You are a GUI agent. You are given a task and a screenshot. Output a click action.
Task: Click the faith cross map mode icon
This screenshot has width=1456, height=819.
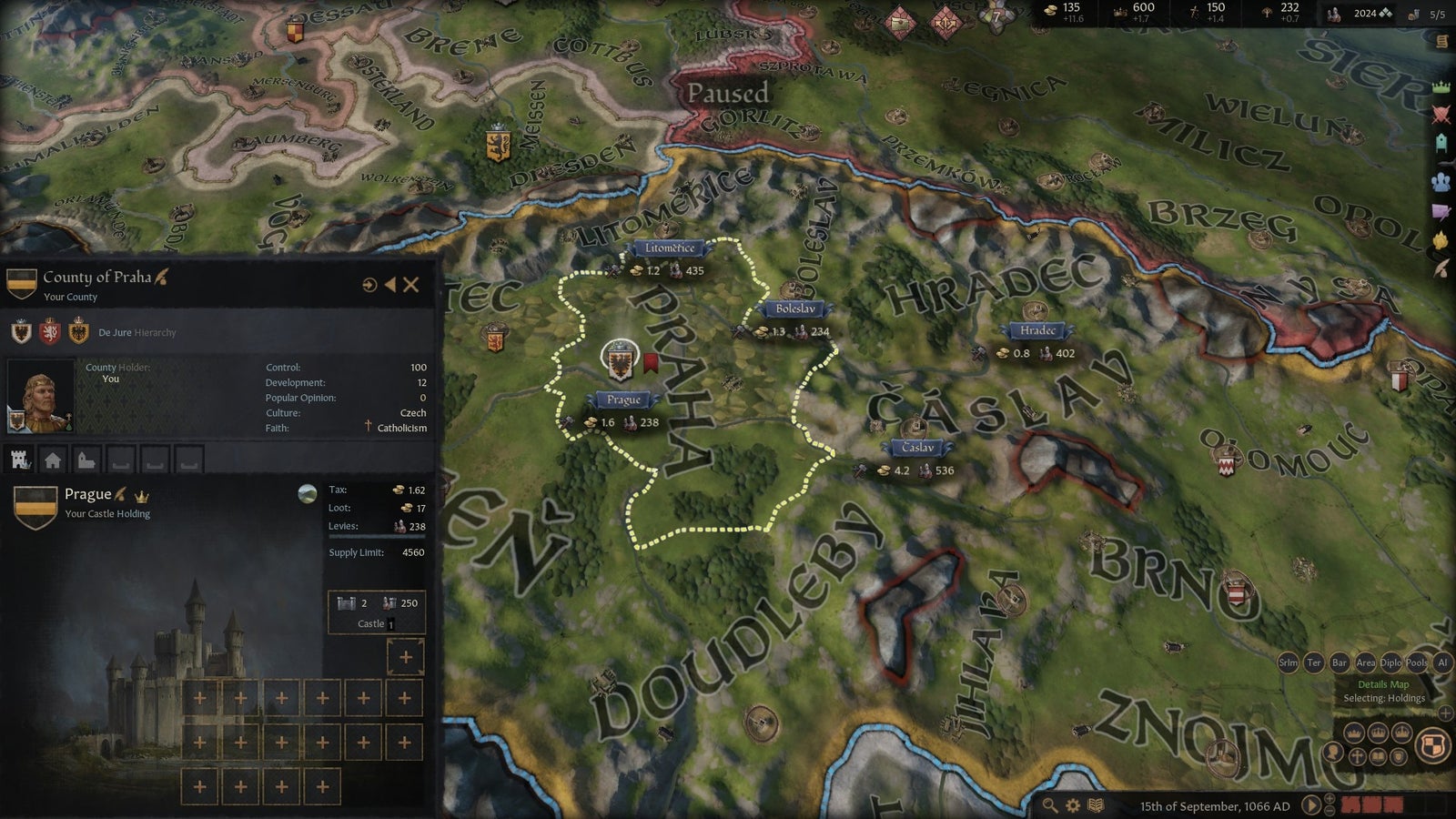tap(1357, 756)
